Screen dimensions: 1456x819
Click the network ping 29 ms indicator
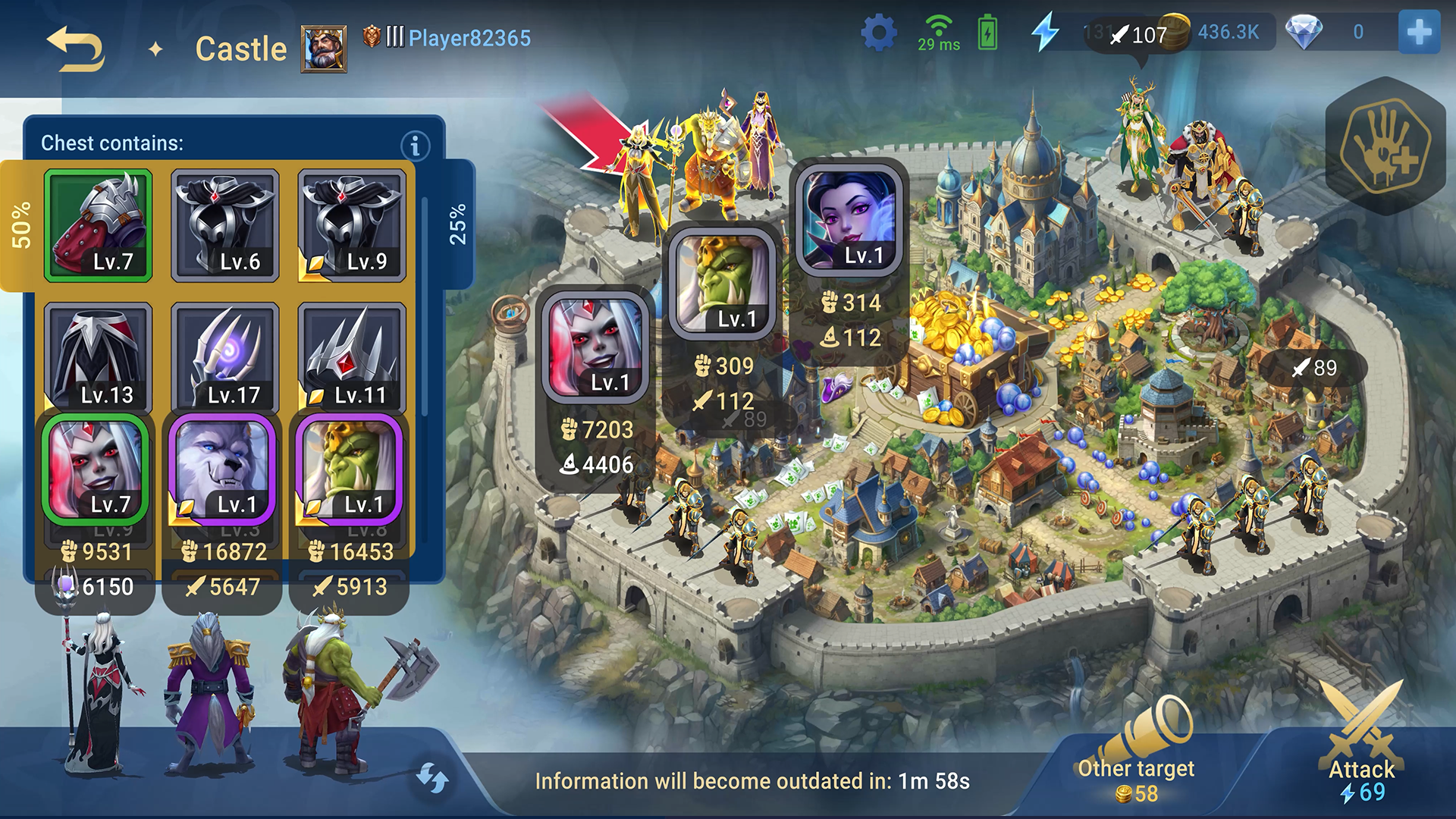point(938,33)
